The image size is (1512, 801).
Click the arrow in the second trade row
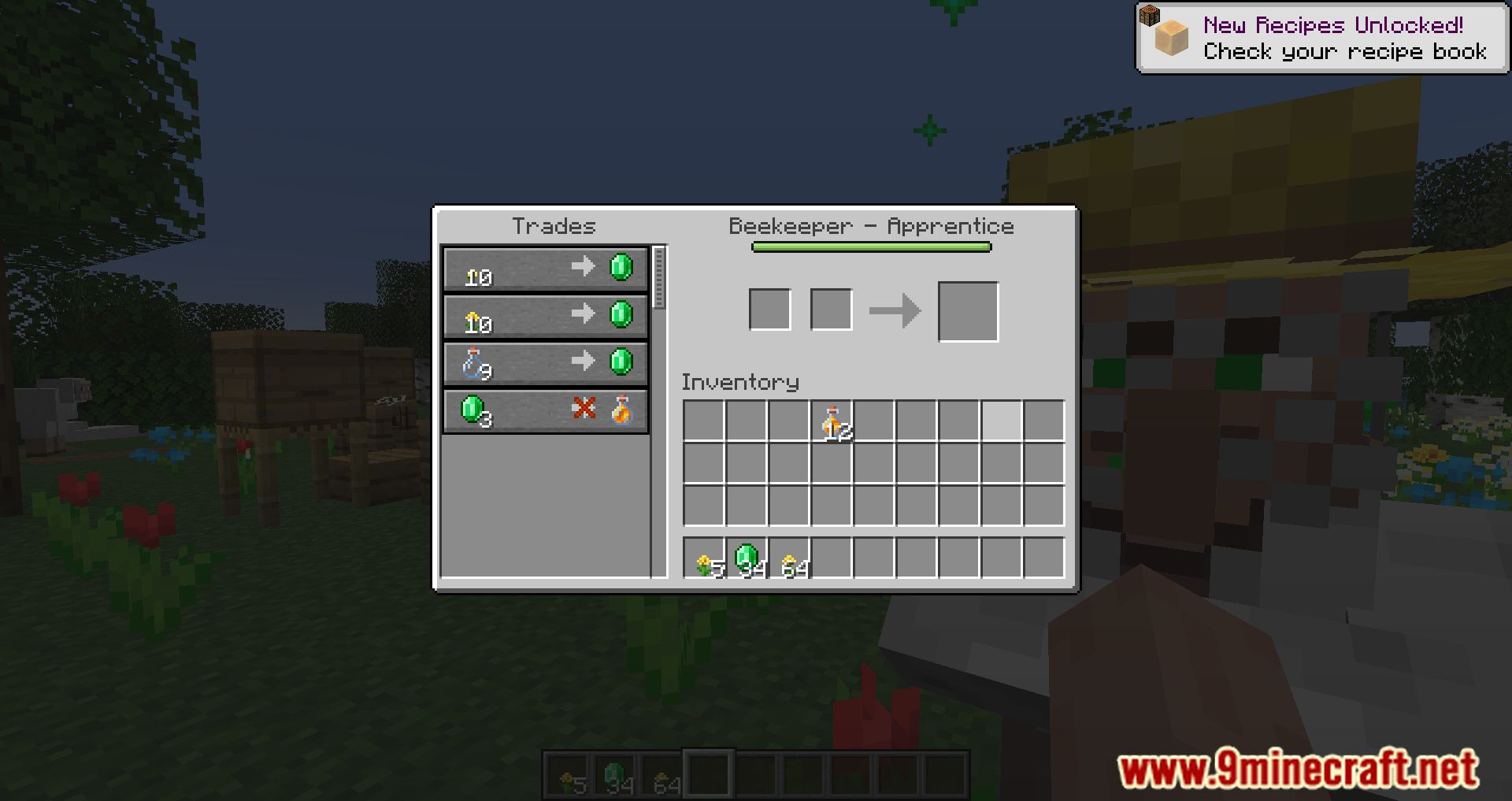click(583, 315)
